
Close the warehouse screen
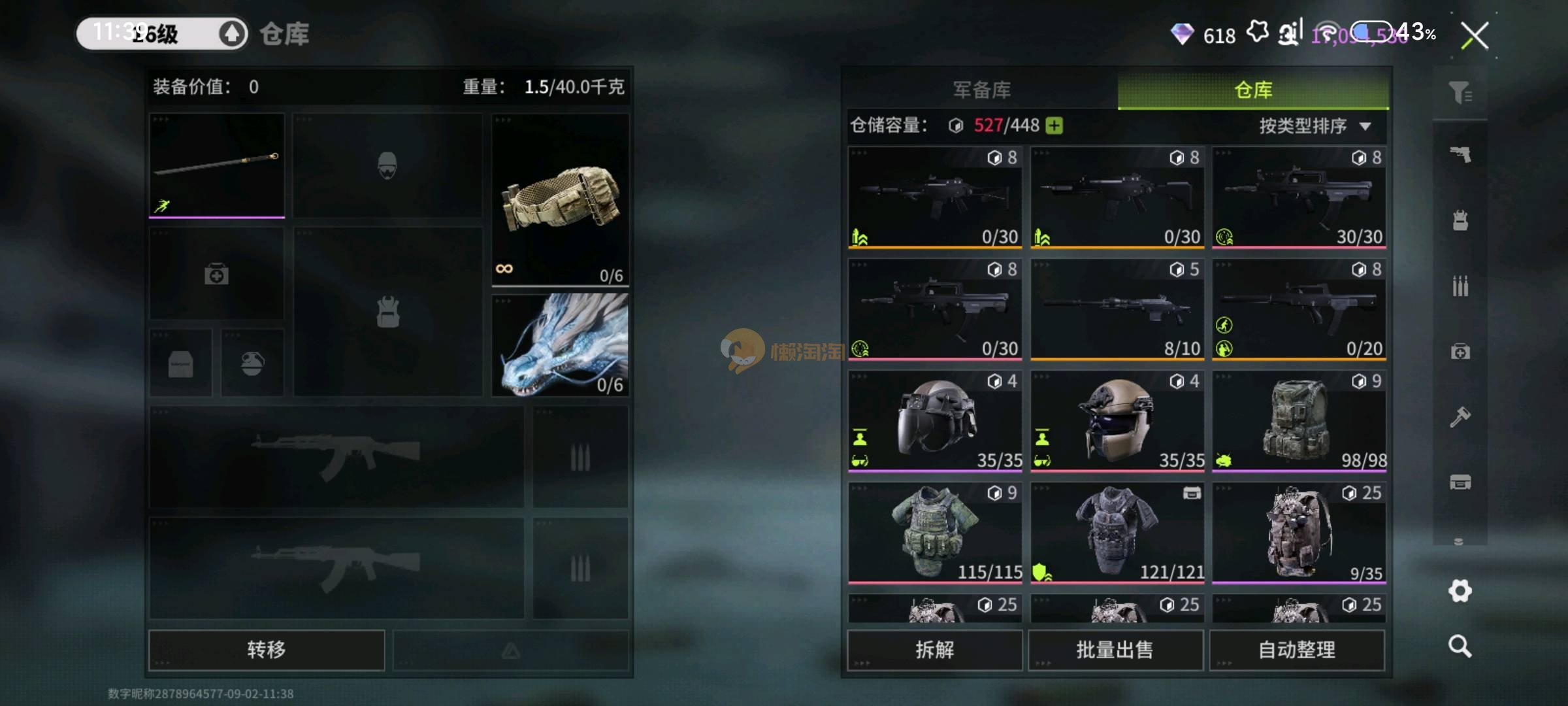click(x=1475, y=35)
